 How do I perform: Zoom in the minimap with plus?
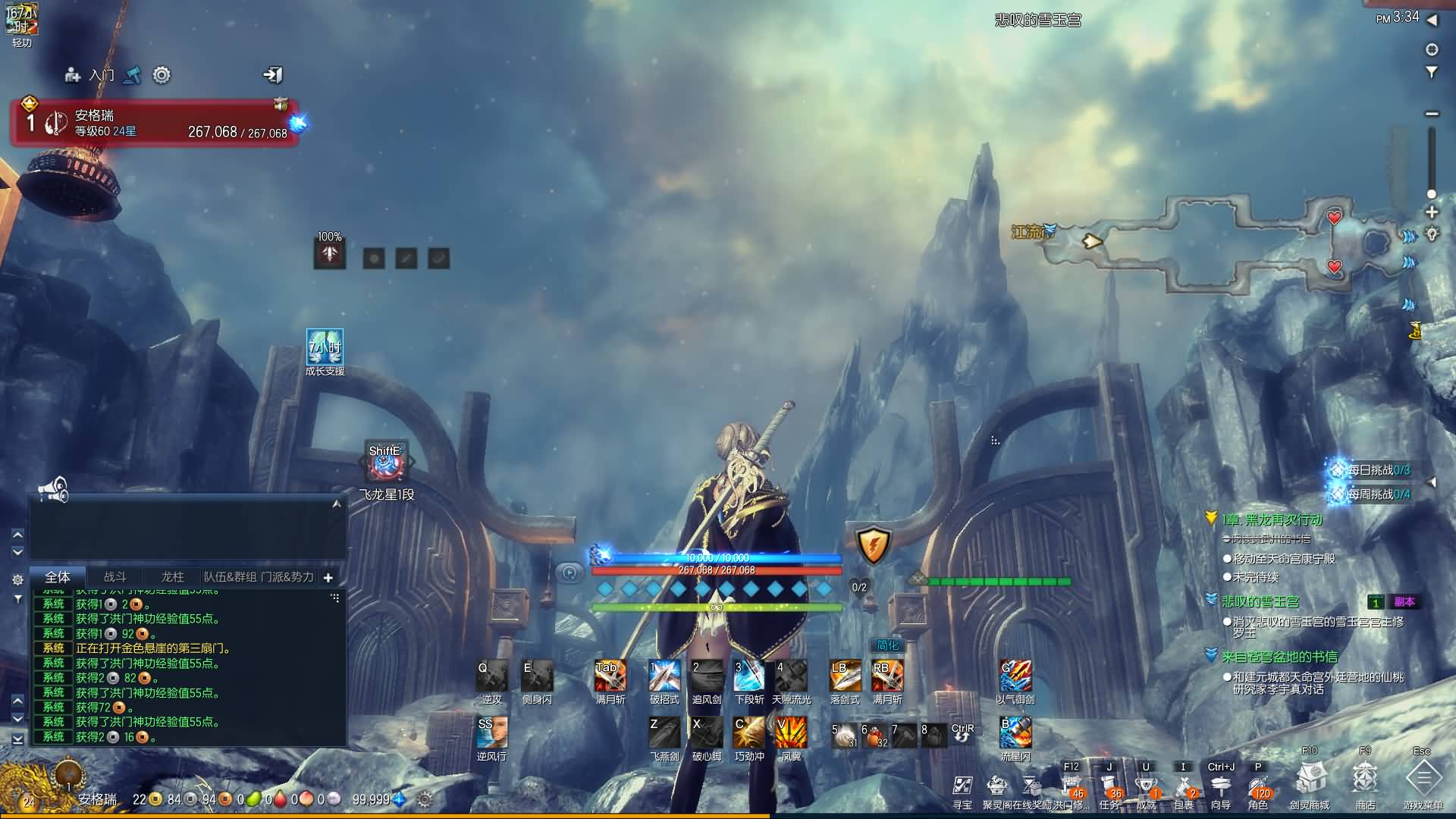[1432, 212]
